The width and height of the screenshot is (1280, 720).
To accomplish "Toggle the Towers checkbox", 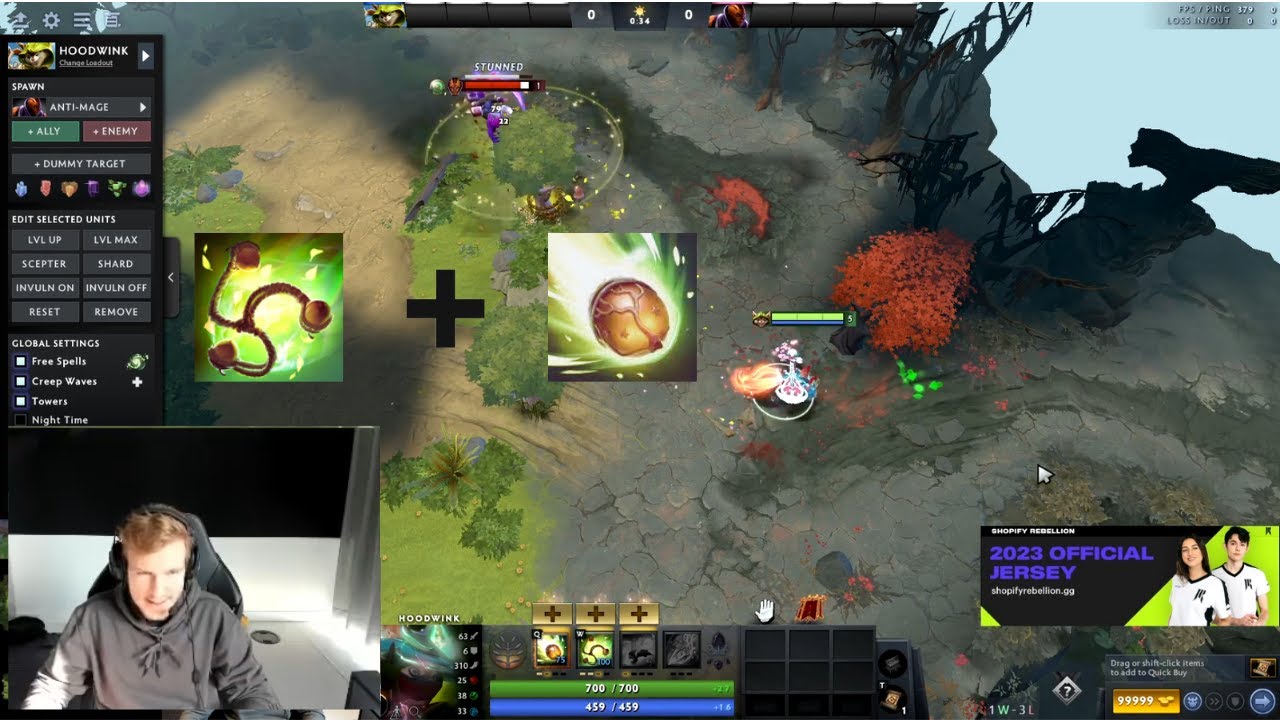I will [21, 400].
